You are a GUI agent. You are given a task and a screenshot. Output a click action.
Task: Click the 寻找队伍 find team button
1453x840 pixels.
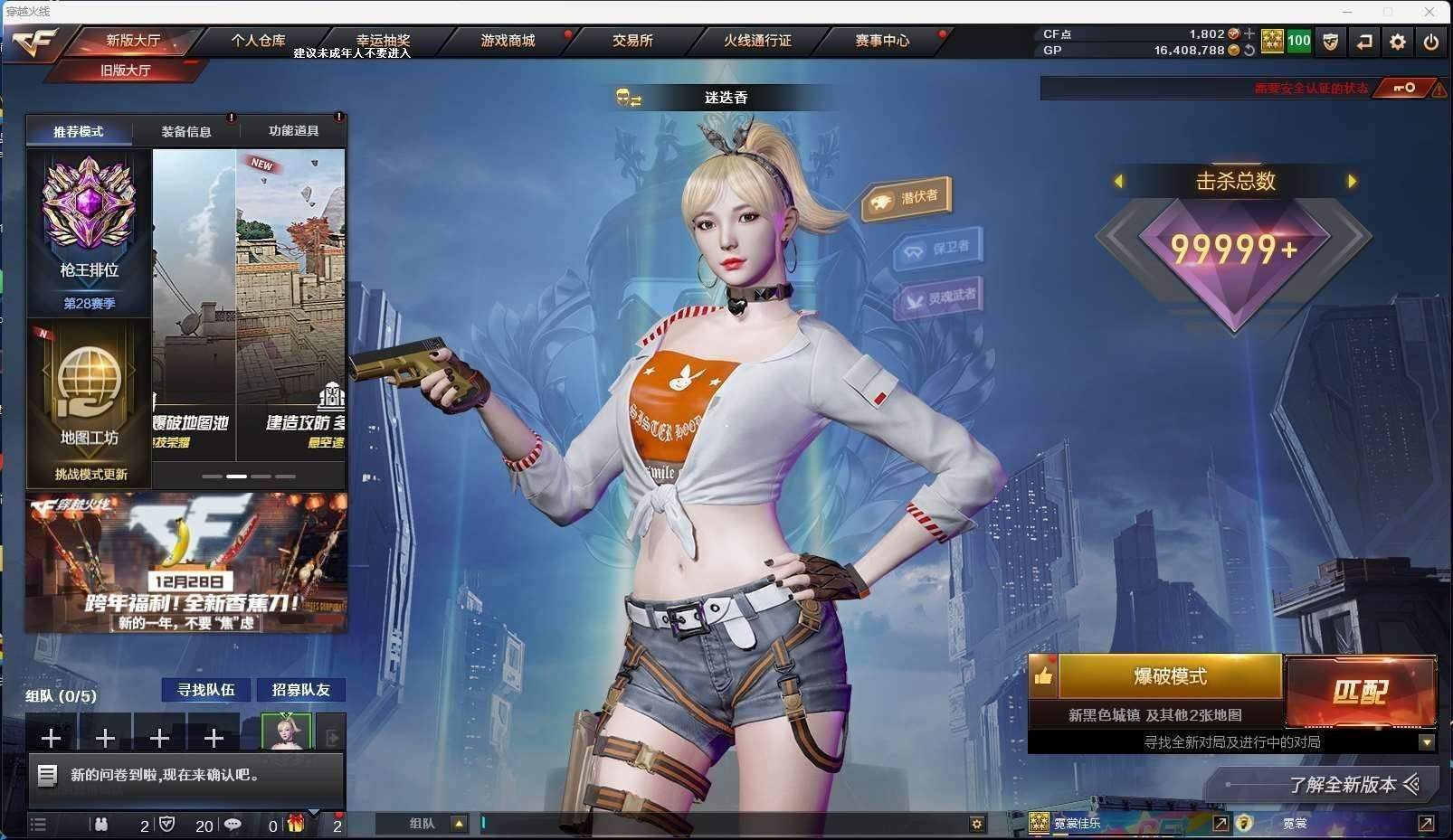click(206, 690)
